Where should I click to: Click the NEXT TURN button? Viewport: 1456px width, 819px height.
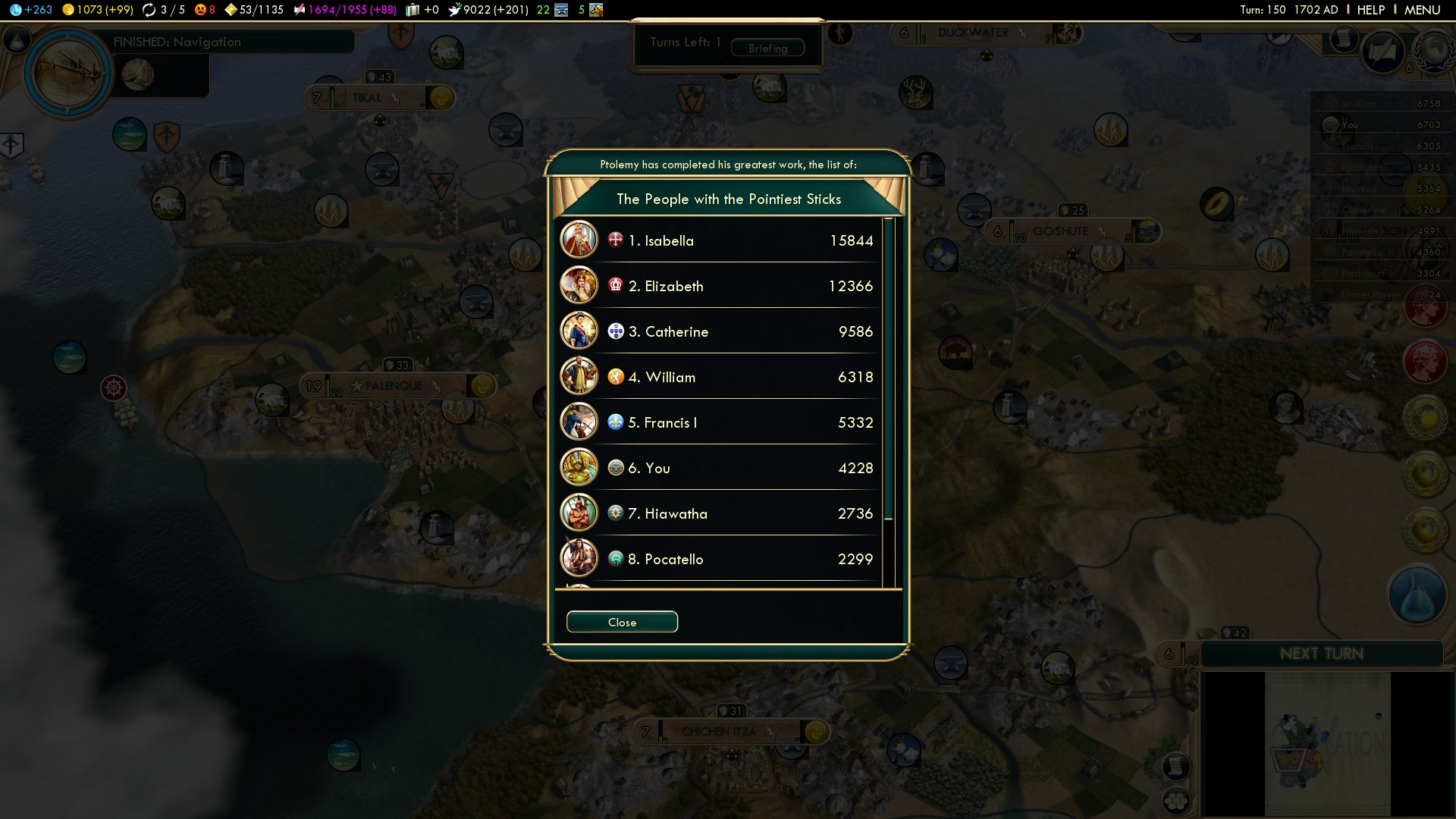[1322, 654]
